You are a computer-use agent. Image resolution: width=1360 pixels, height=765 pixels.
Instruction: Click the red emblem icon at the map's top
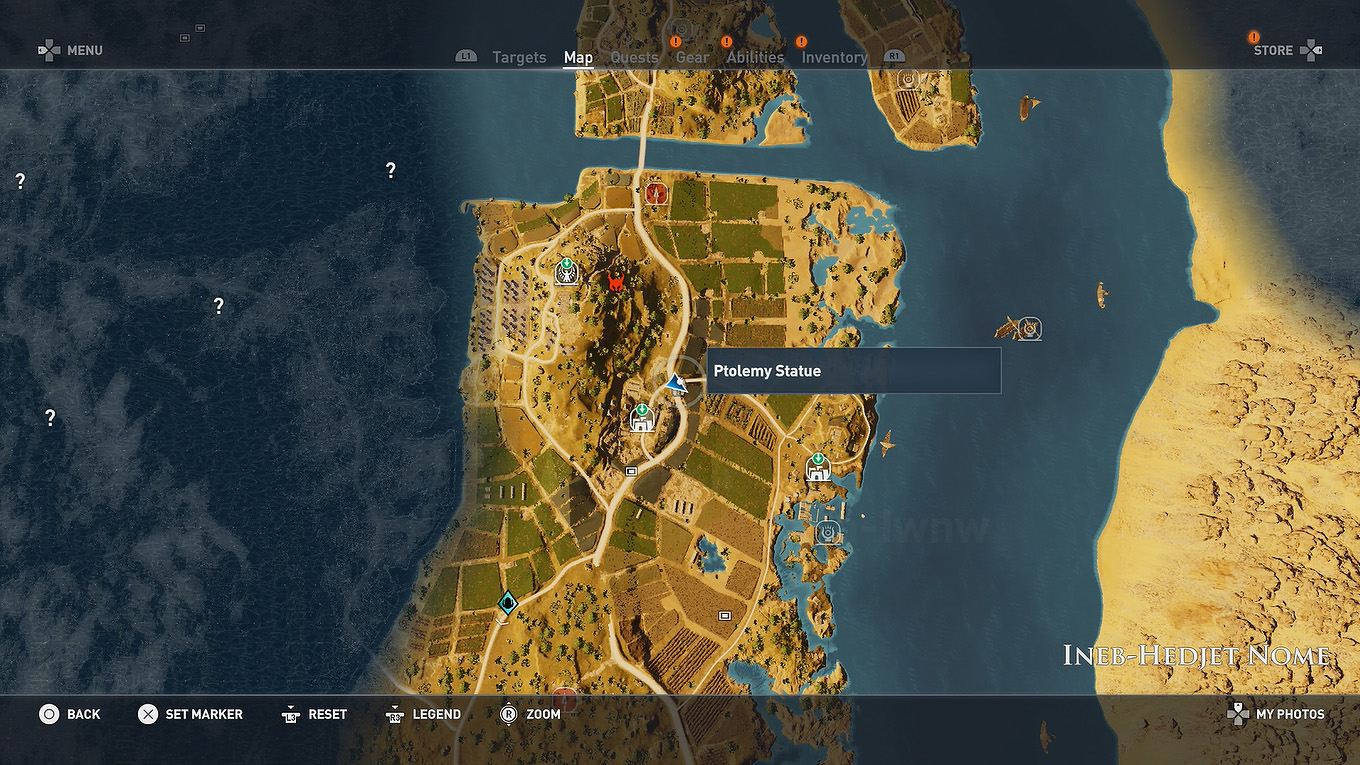coord(655,193)
